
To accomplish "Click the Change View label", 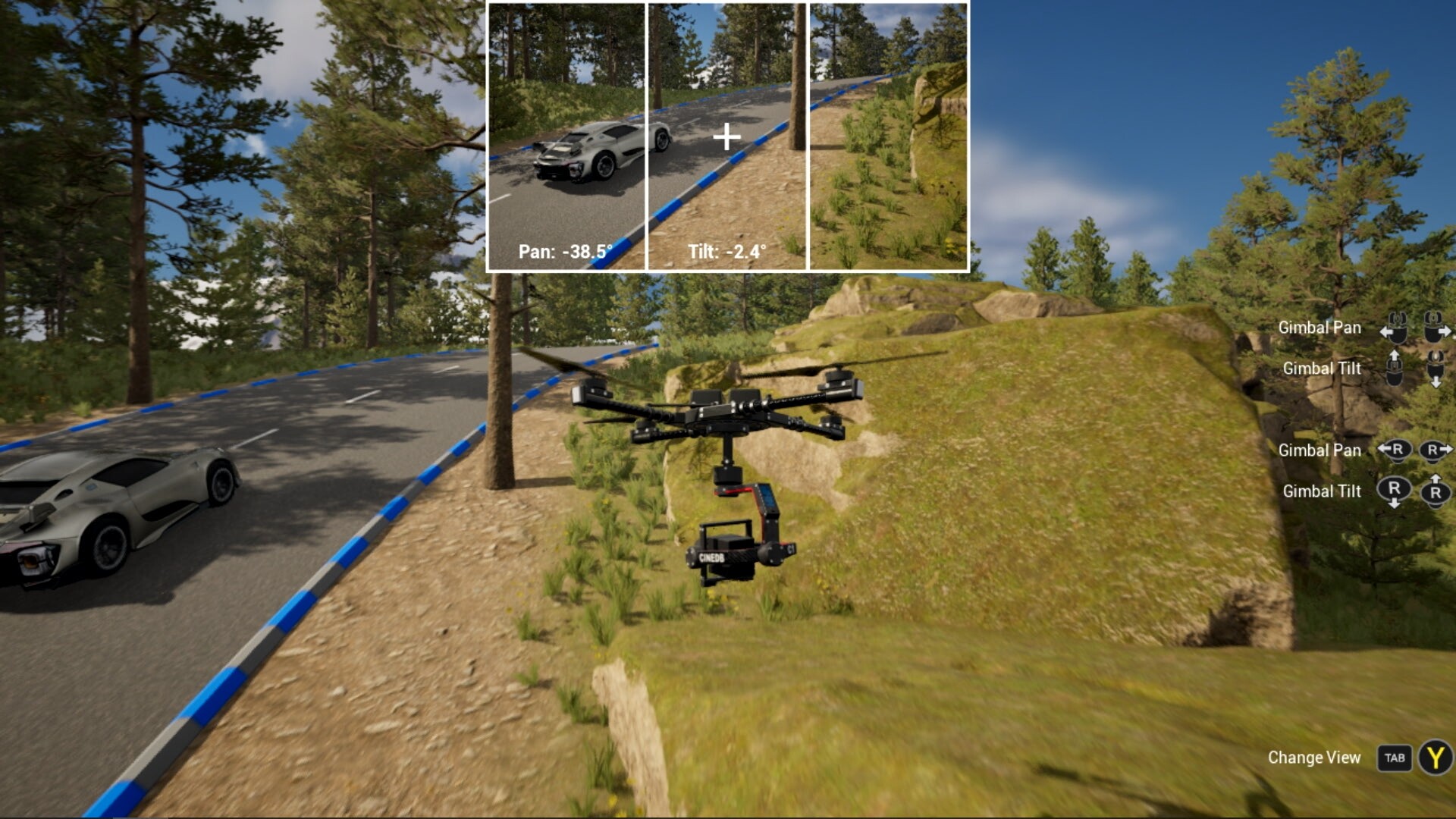I will tap(1315, 757).
